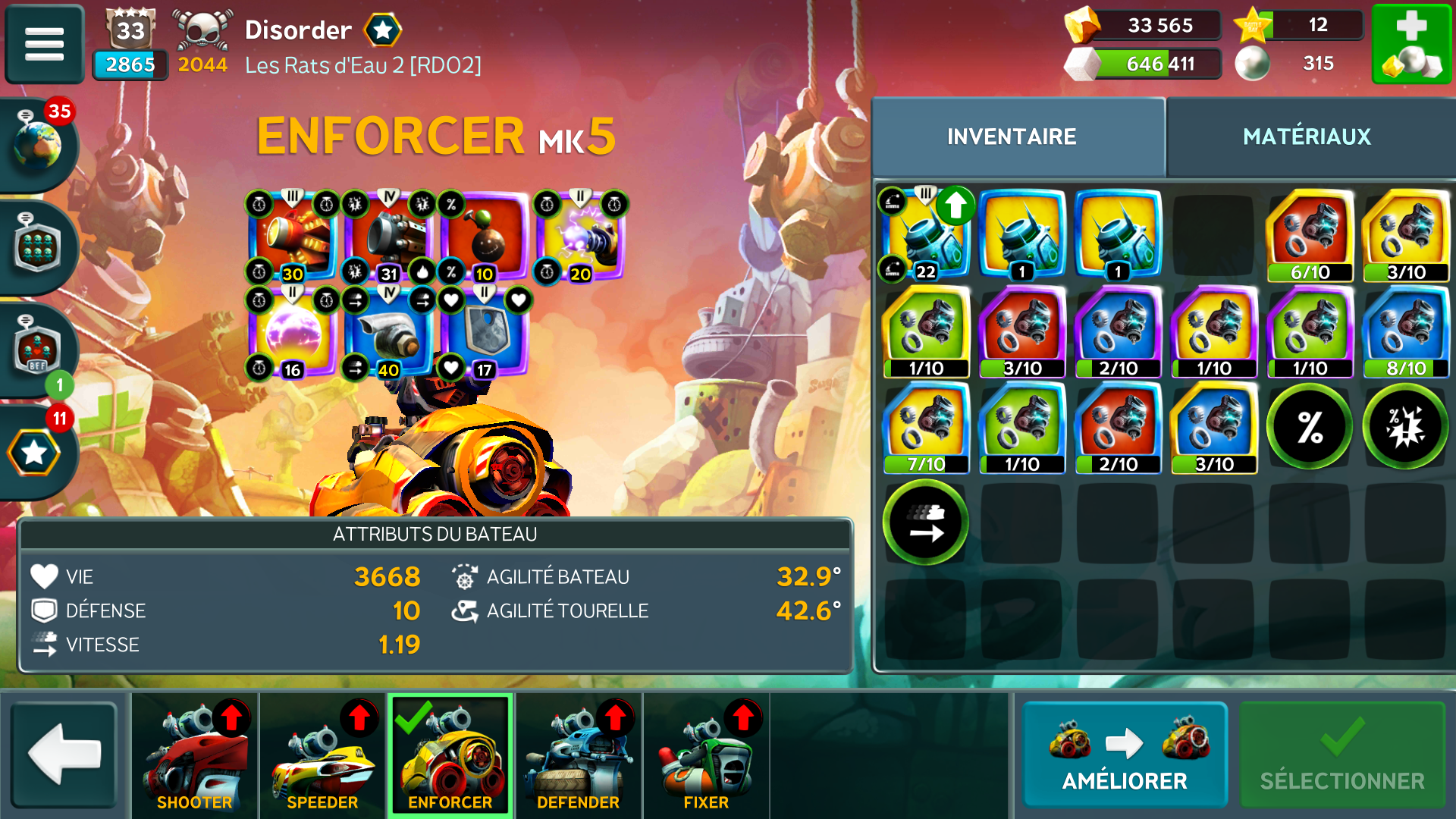The height and width of the screenshot is (819, 1456).
Task: Open the globe chat with 35 notifications
Action: tap(38, 143)
